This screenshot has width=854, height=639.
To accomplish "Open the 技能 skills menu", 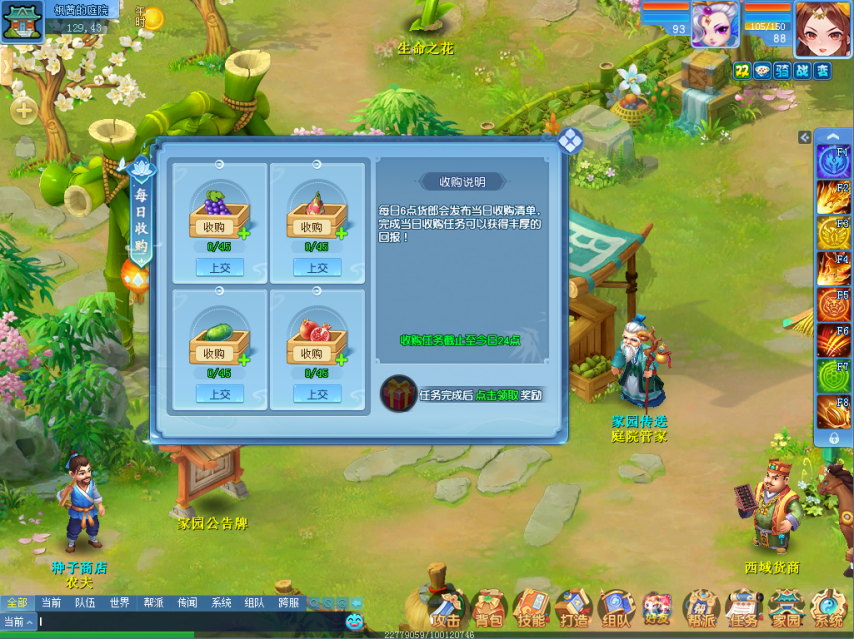I will coord(531,608).
